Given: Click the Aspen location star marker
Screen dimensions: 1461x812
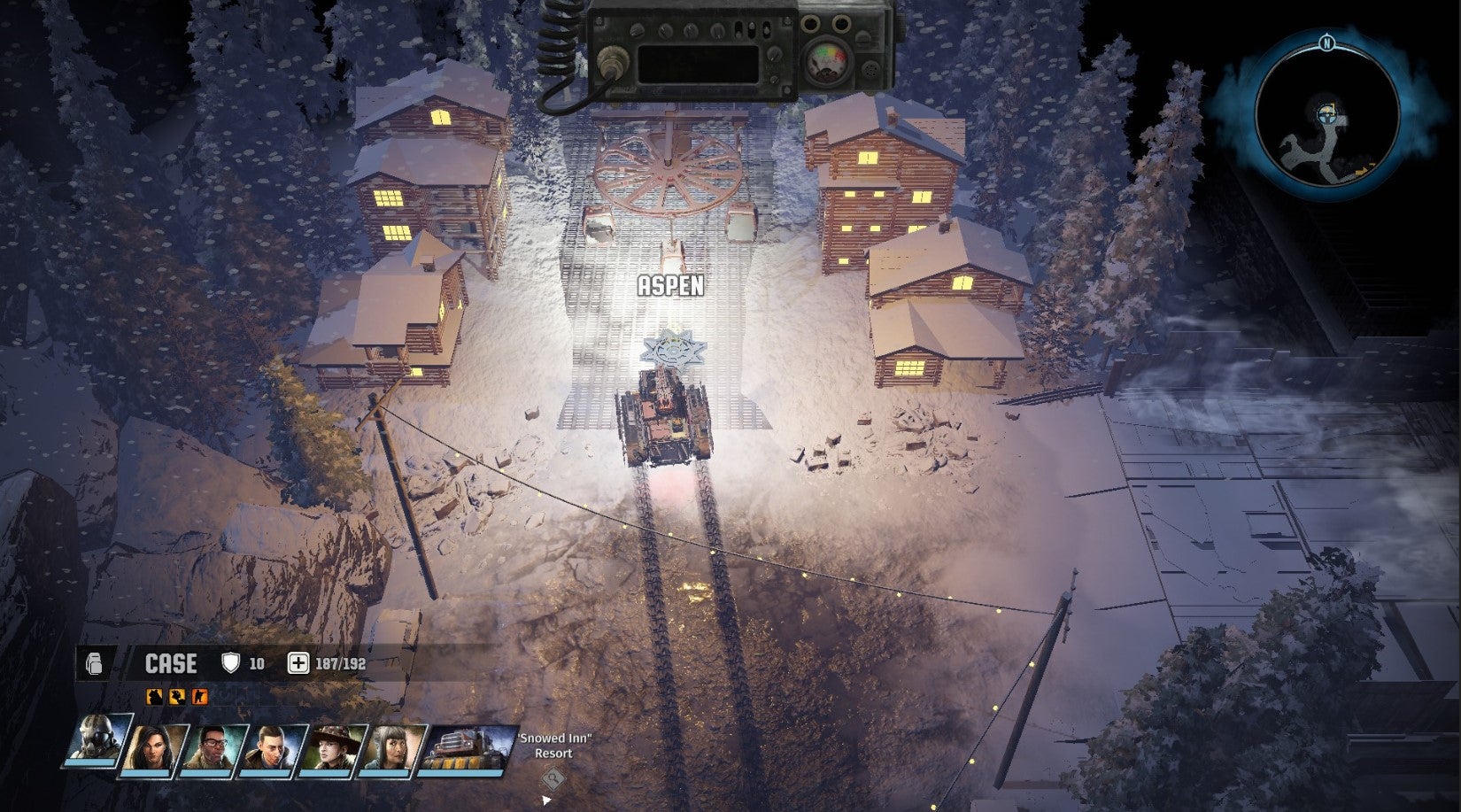Looking at the screenshot, I should 670,348.
